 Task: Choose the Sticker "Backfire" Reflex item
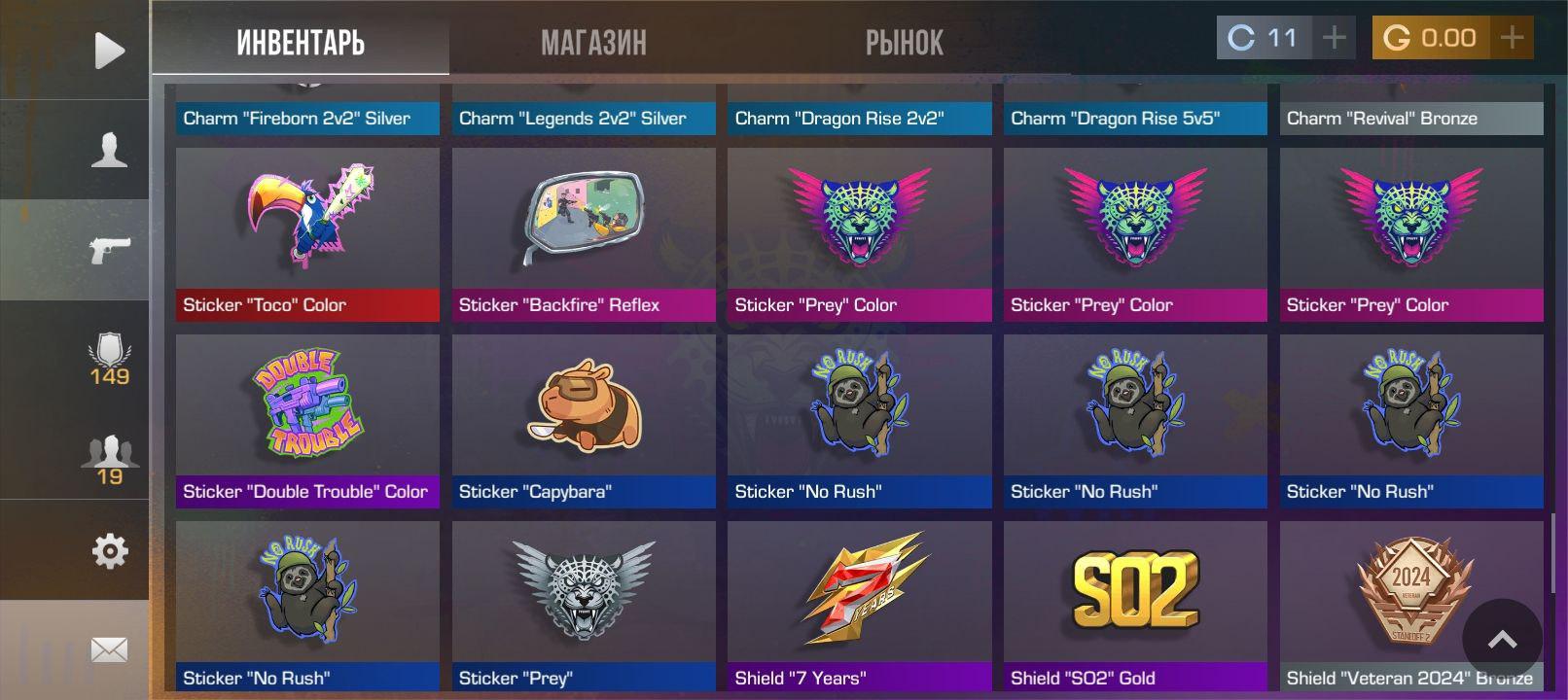[584, 234]
